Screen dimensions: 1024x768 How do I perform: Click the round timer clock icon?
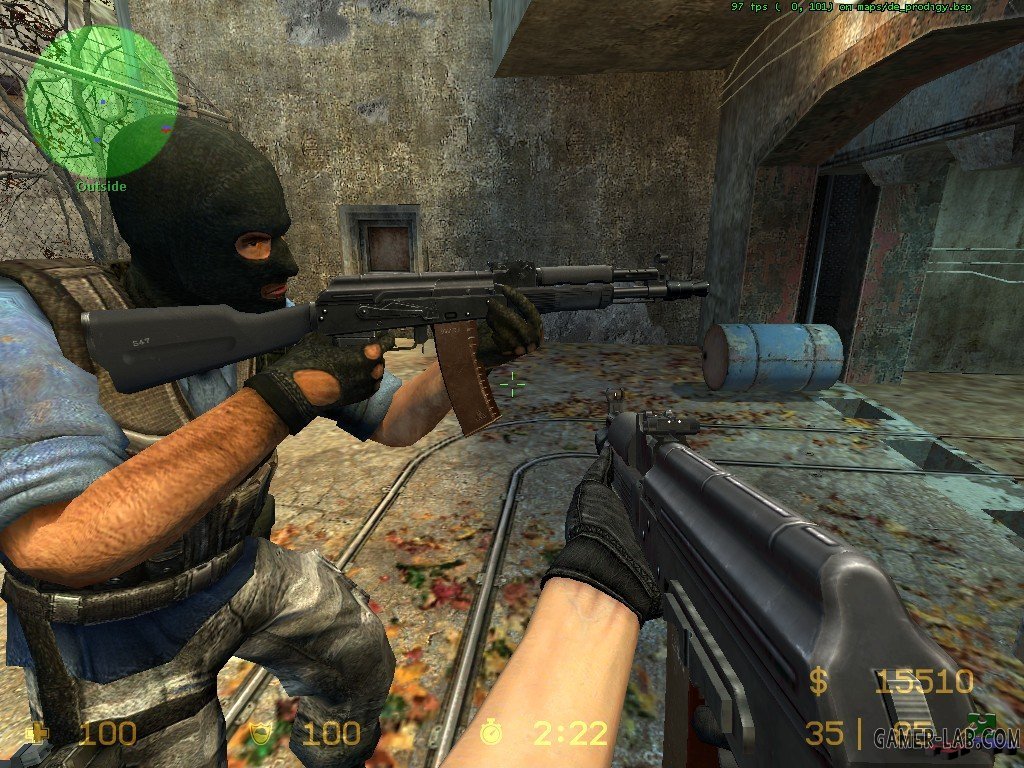(491, 733)
